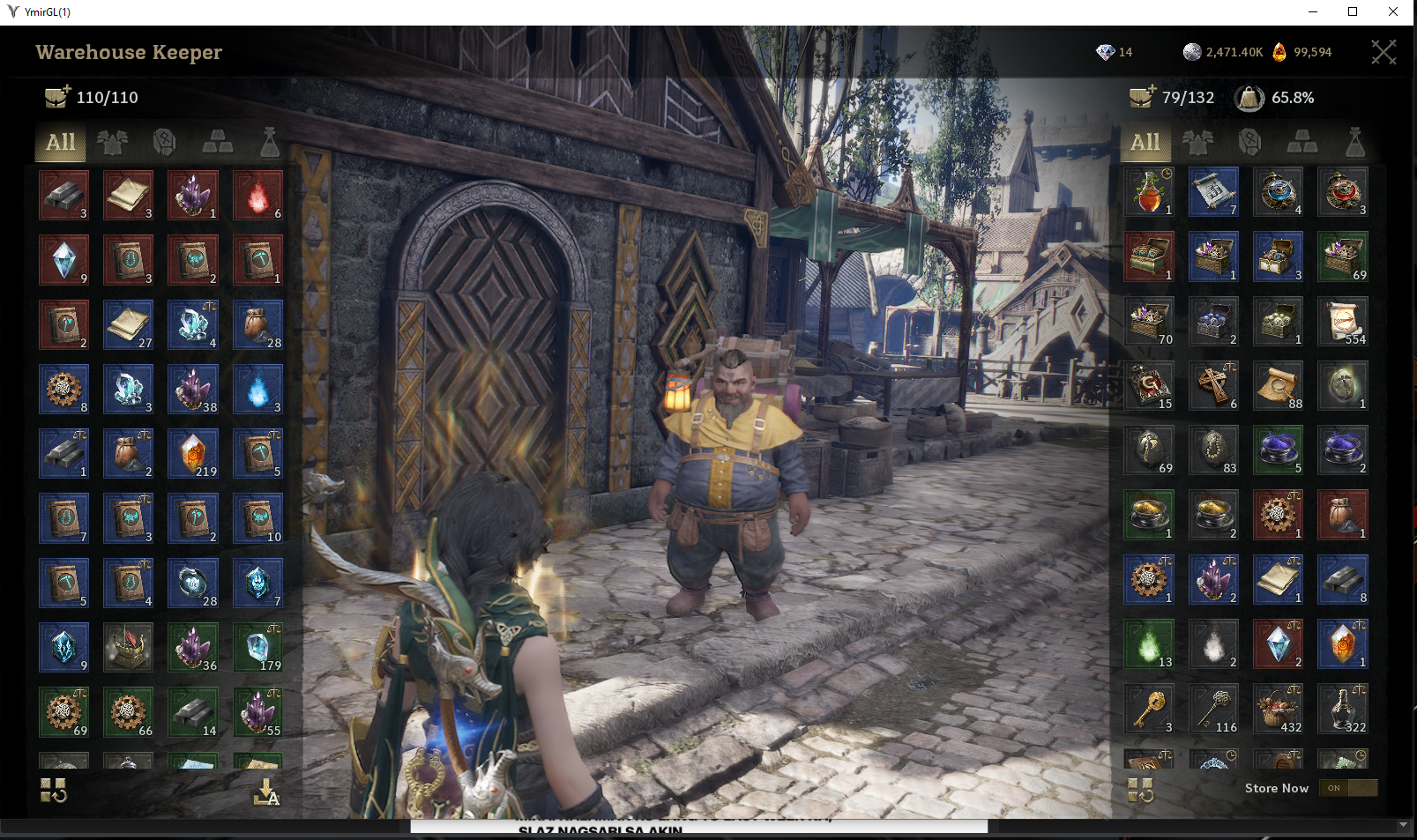Toggle the Store Now switch
Image resolution: width=1417 pixels, height=840 pixels.
point(1347,788)
